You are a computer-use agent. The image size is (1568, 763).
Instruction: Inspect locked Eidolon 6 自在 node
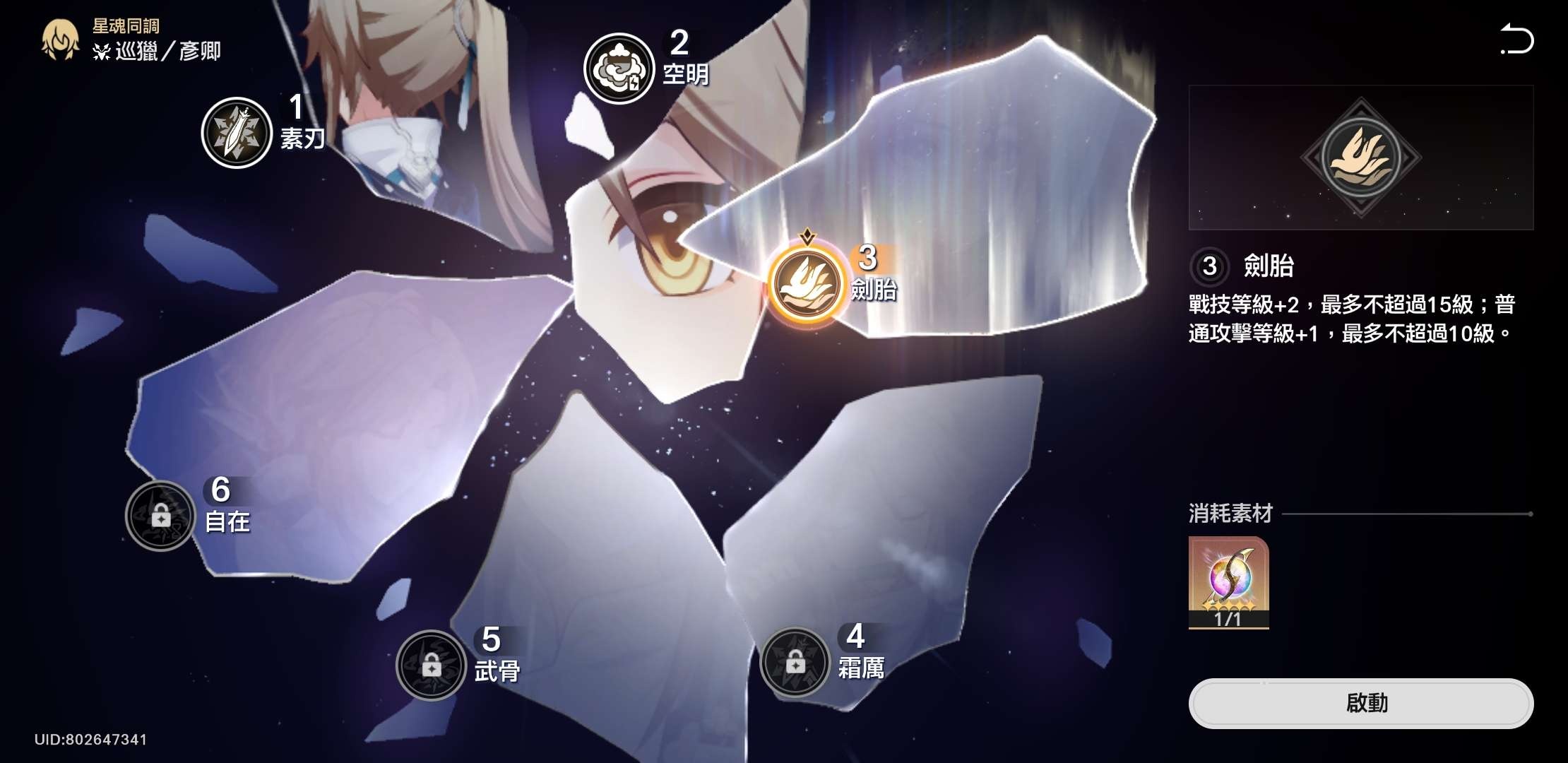[160, 516]
